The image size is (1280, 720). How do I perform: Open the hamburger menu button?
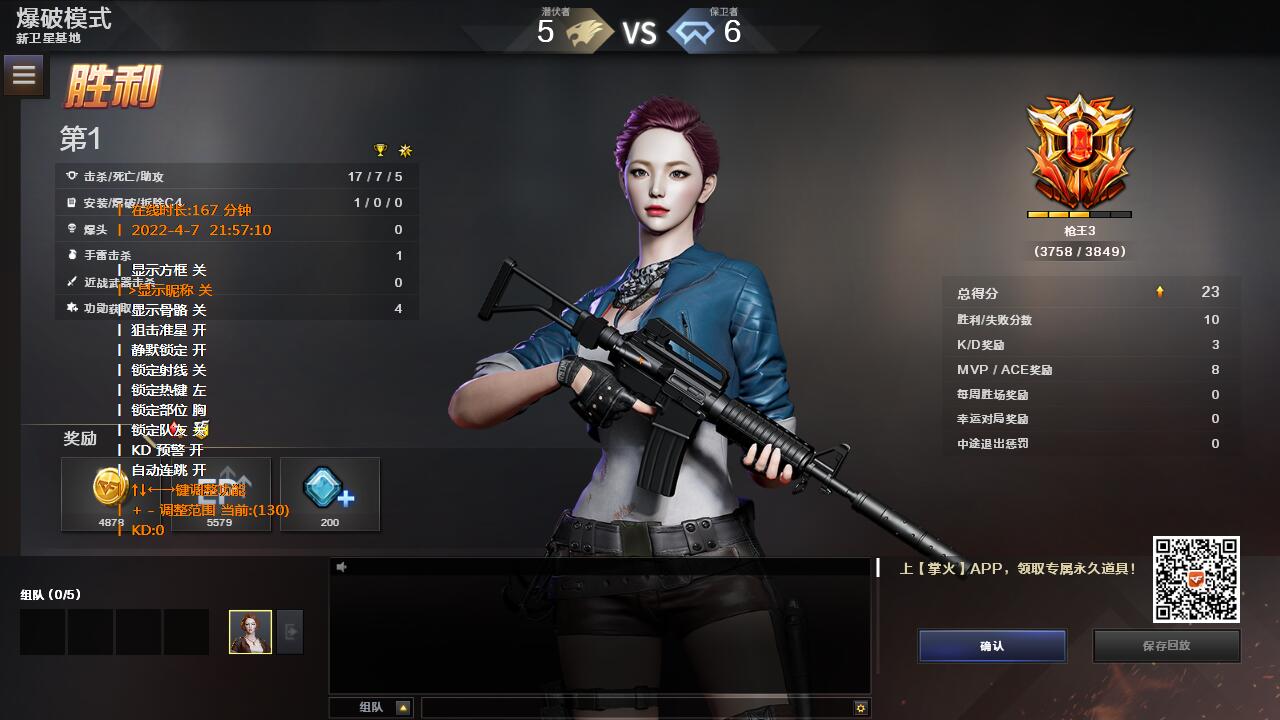(x=24, y=75)
